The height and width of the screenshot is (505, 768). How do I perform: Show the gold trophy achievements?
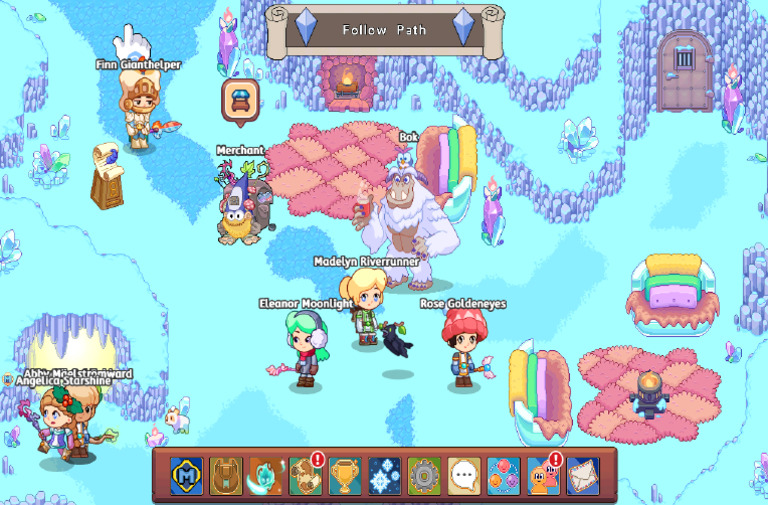(345, 476)
